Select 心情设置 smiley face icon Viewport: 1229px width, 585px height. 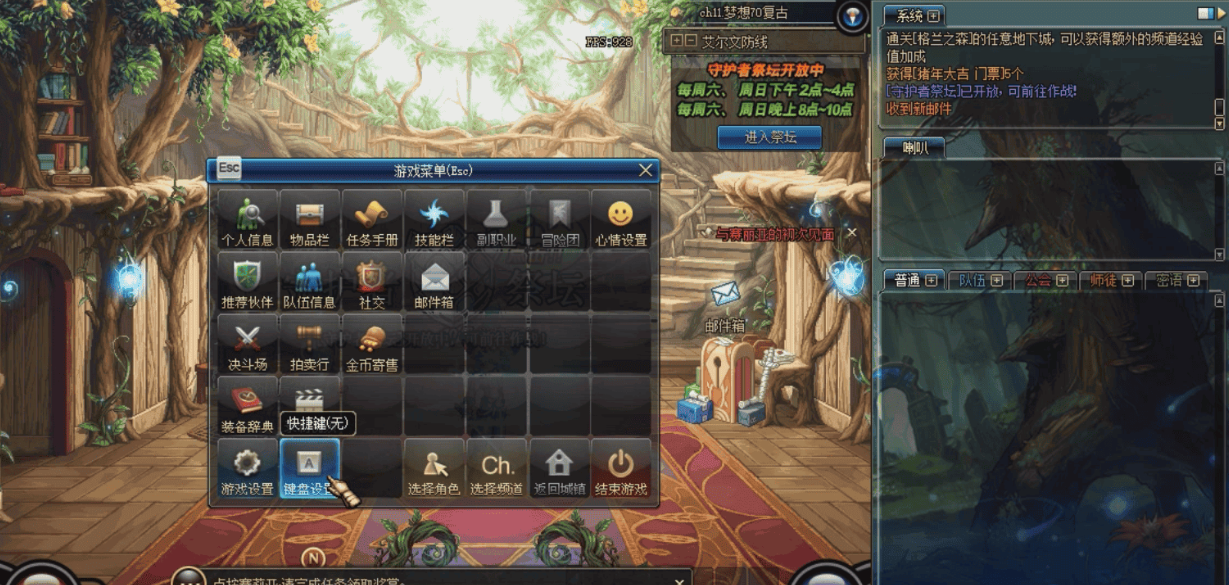click(621, 219)
